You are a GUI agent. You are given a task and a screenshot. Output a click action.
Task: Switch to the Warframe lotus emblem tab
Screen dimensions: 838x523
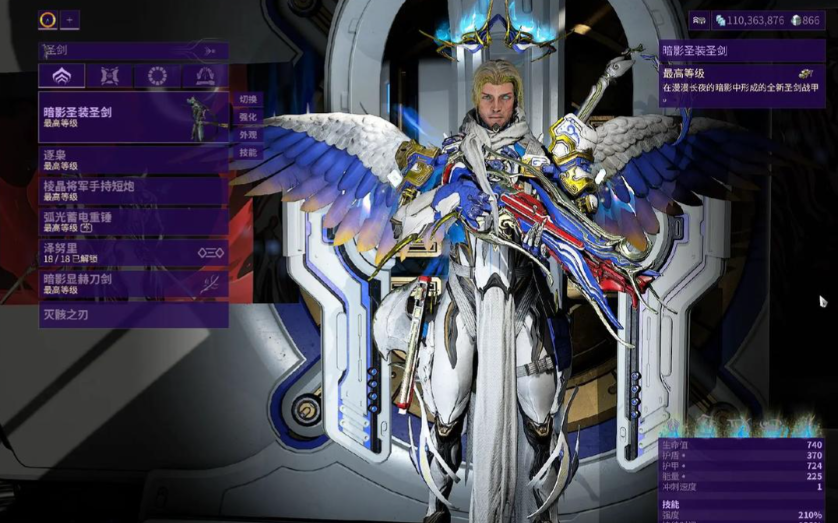click(x=61, y=76)
